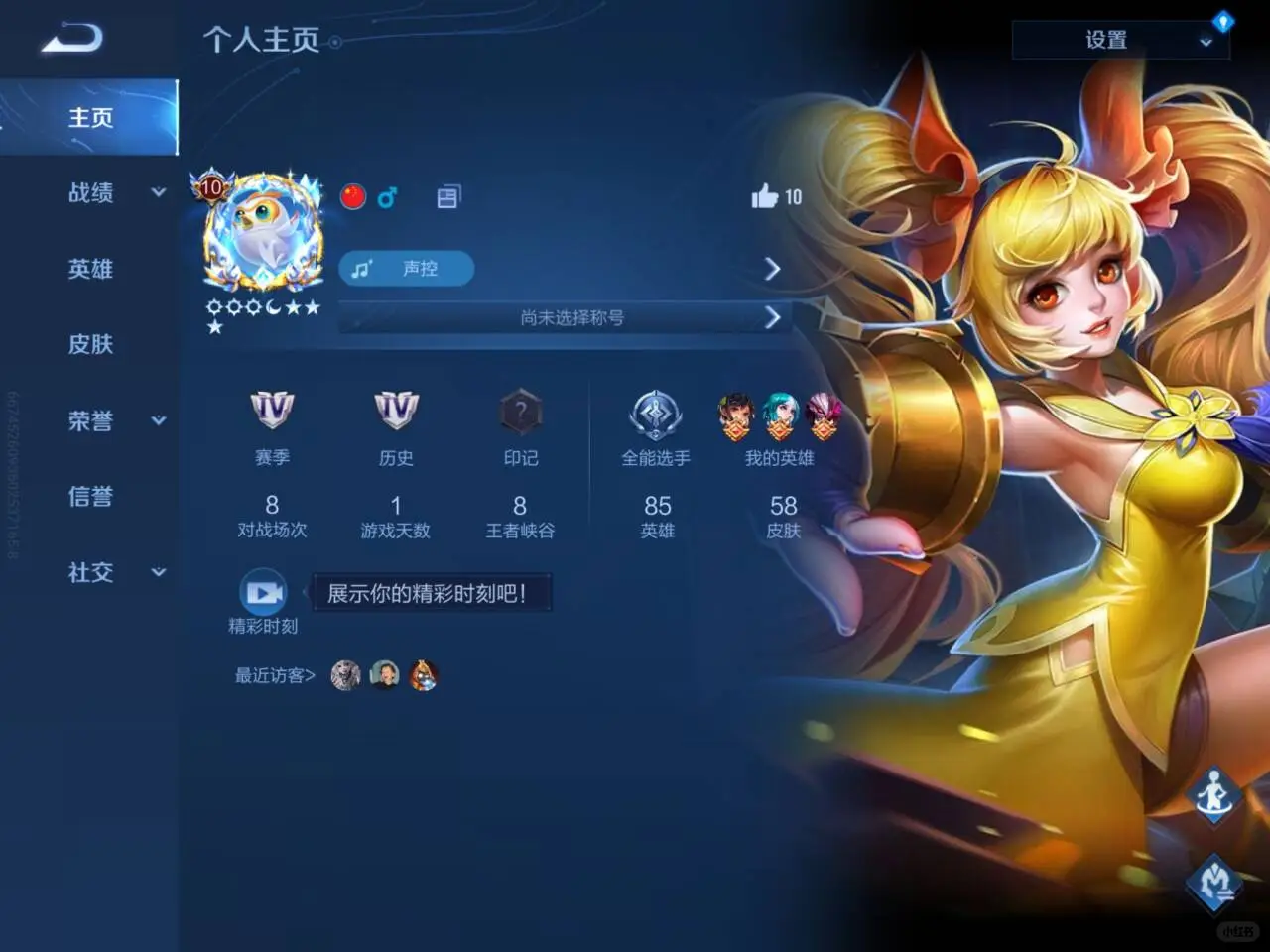Viewport: 1270px width, 952px height.
Task: Click the 历史 rank badge icon
Action: point(396,410)
